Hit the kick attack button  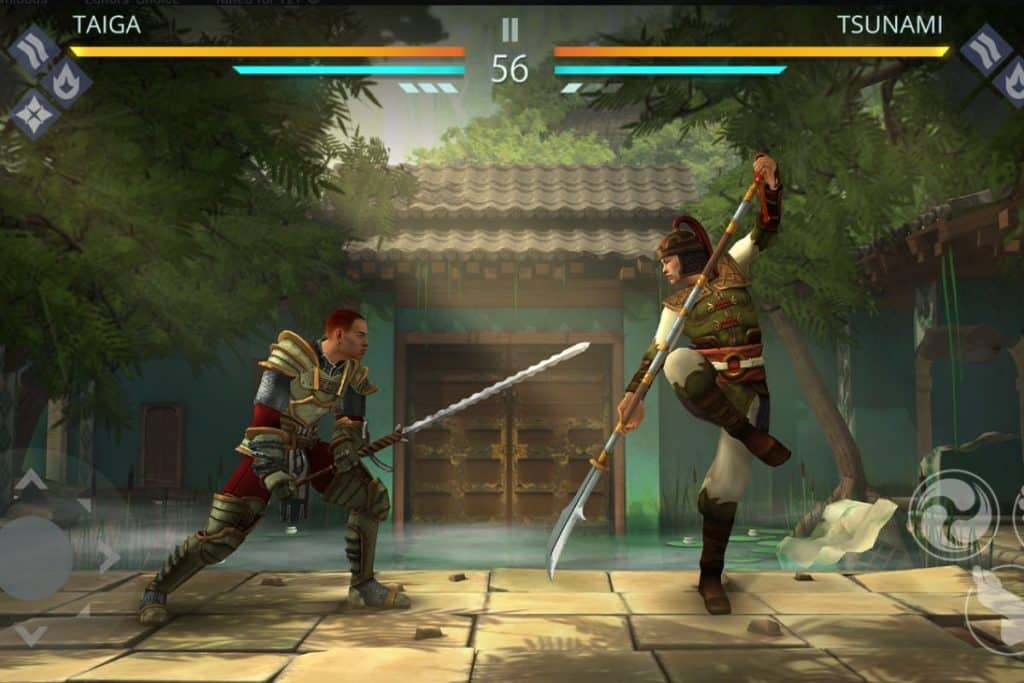tap(996, 608)
